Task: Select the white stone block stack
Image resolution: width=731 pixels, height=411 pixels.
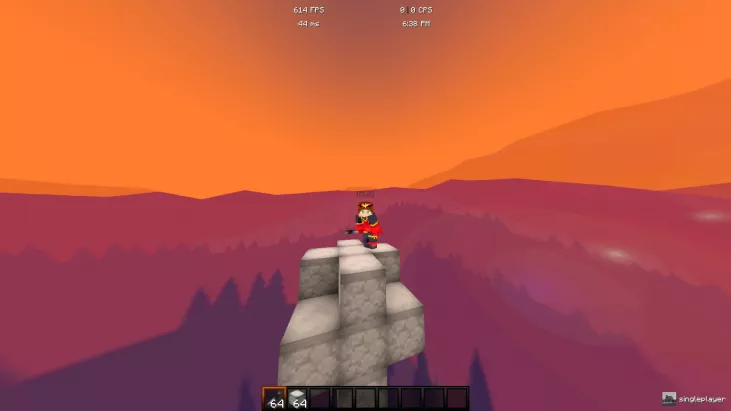Action: (x=298, y=398)
